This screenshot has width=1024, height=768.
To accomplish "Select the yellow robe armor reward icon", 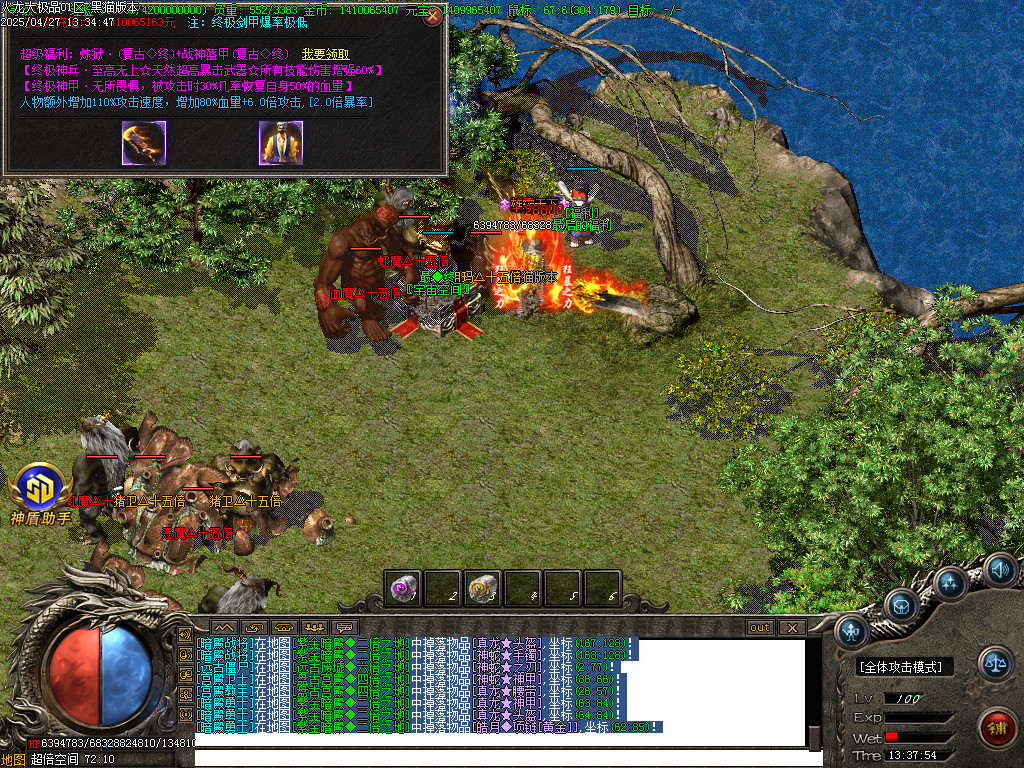I will tap(280, 142).
